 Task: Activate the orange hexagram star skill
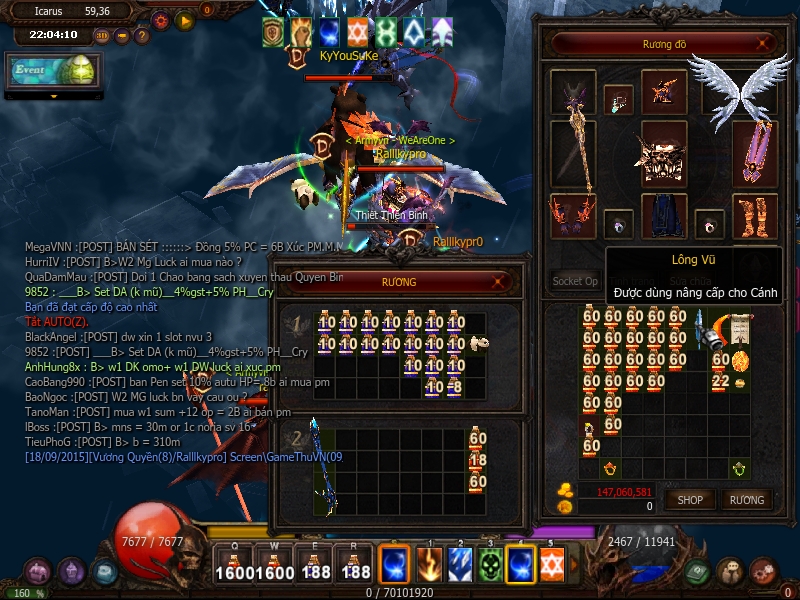click(552, 566)
